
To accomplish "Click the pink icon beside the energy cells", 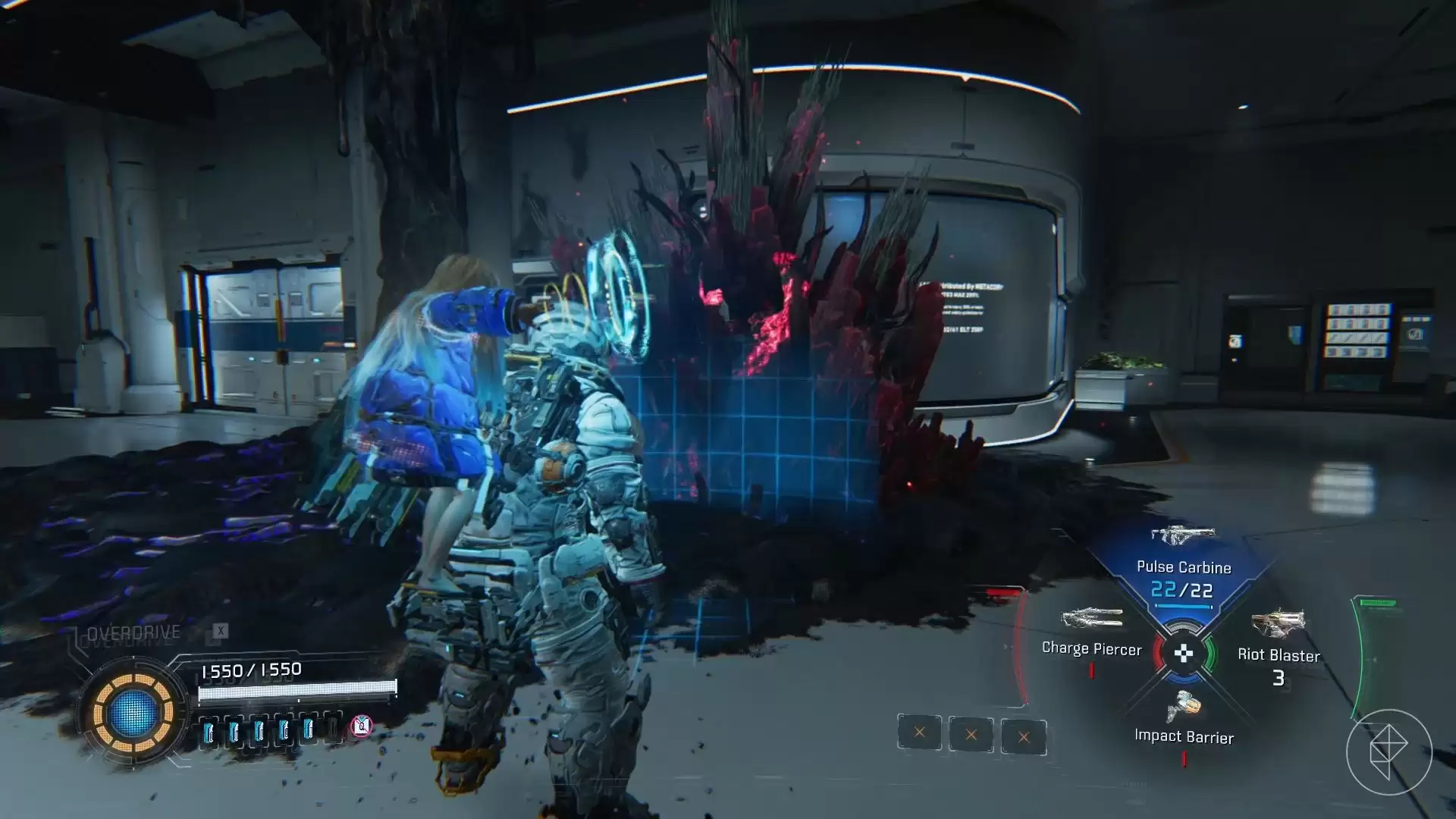I will click(362, 726).
